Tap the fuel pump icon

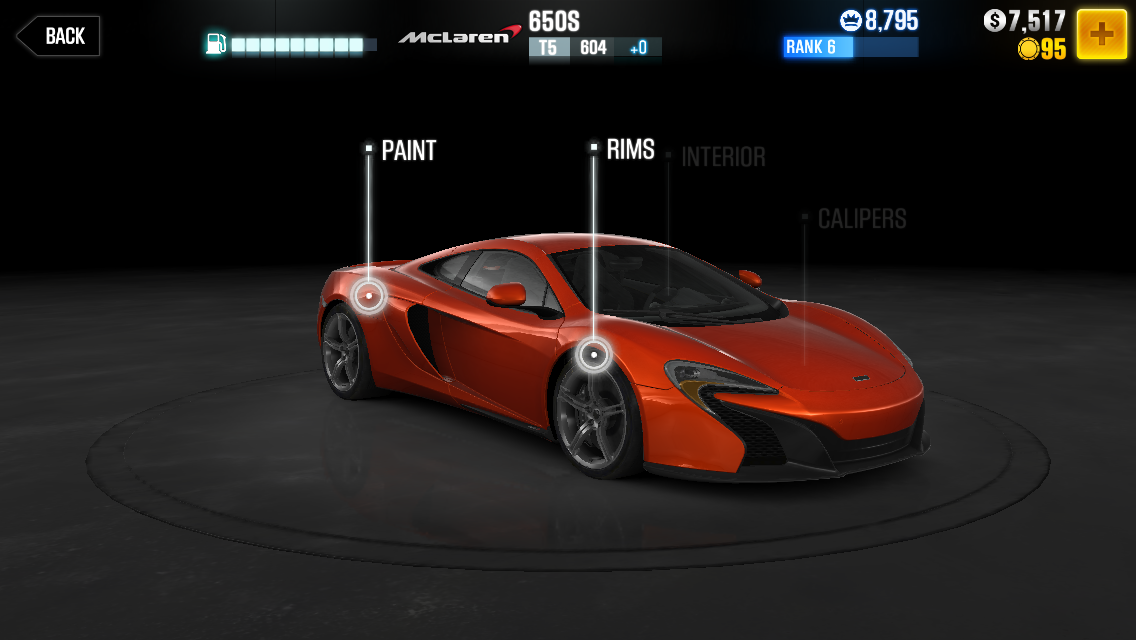[215, 44]
